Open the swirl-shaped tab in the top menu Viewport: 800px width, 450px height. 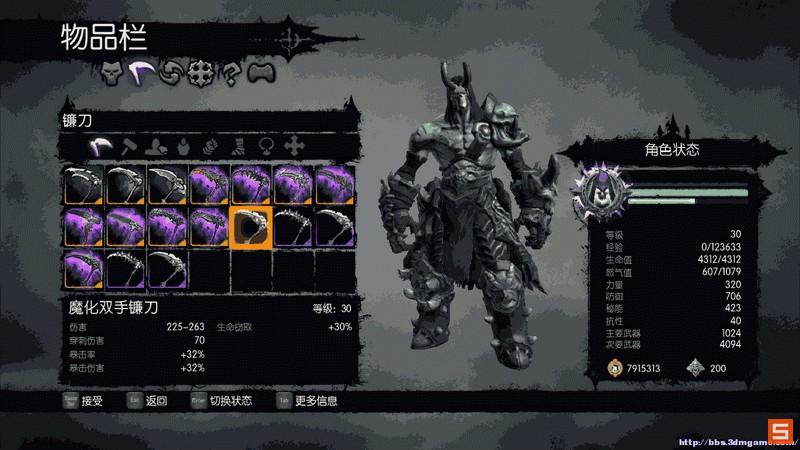click(171, 72)
